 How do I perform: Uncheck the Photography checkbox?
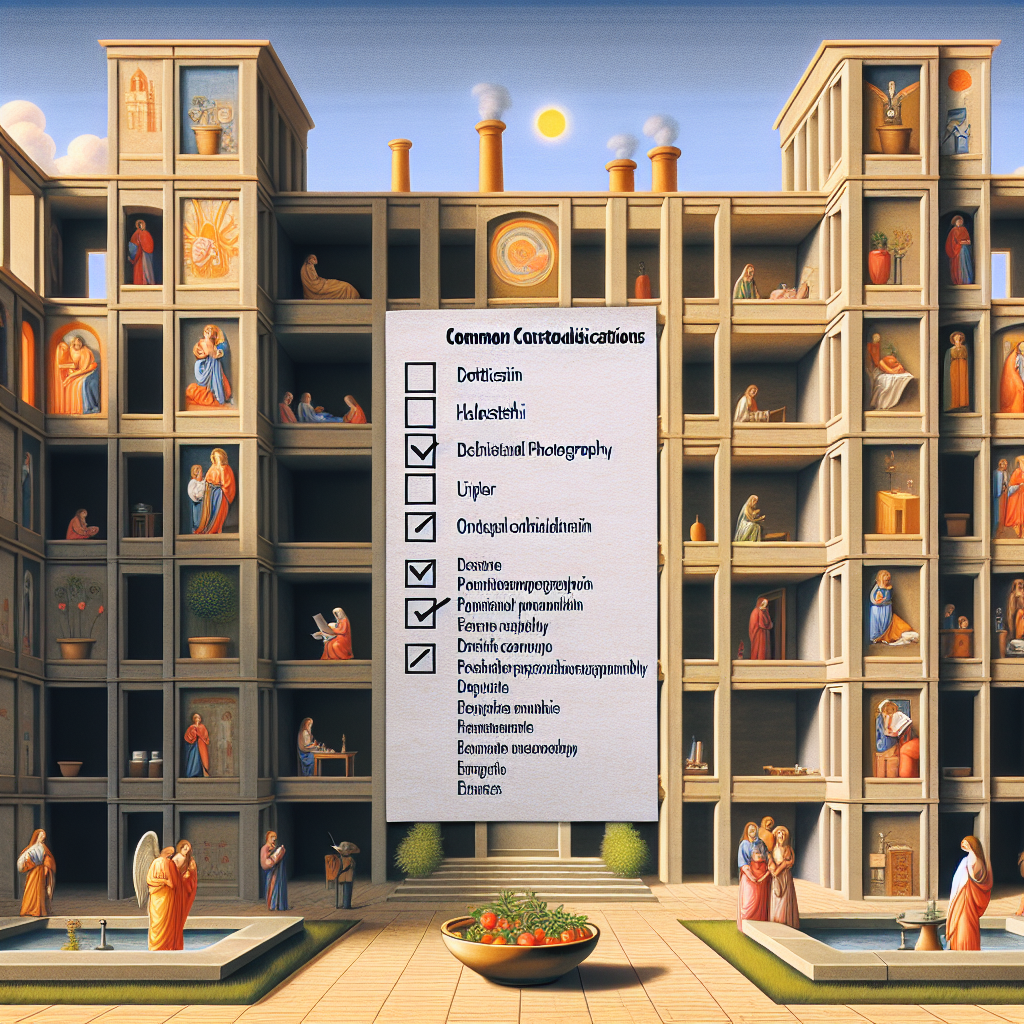[x=420, y=451]
